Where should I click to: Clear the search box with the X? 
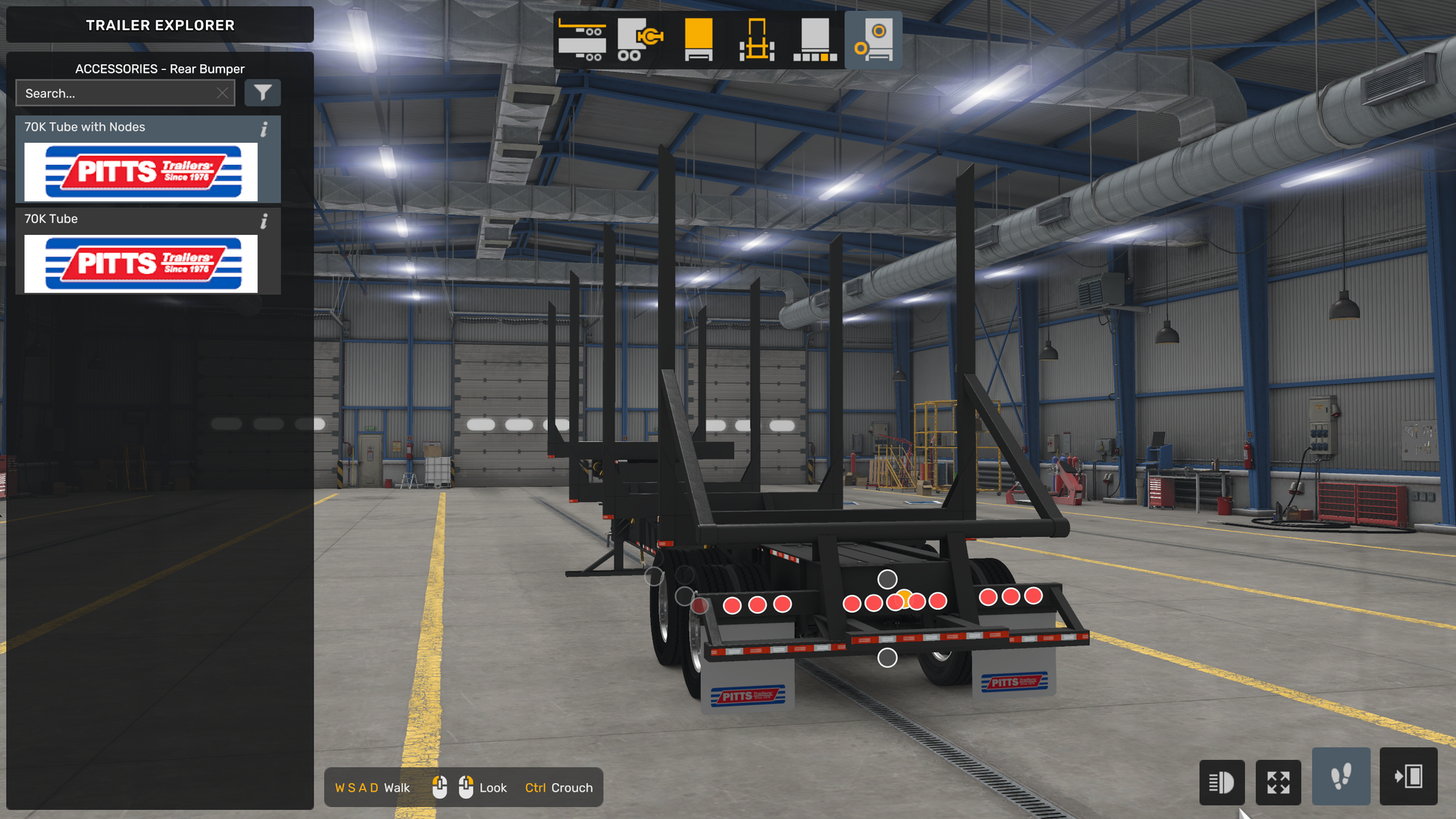222,93
